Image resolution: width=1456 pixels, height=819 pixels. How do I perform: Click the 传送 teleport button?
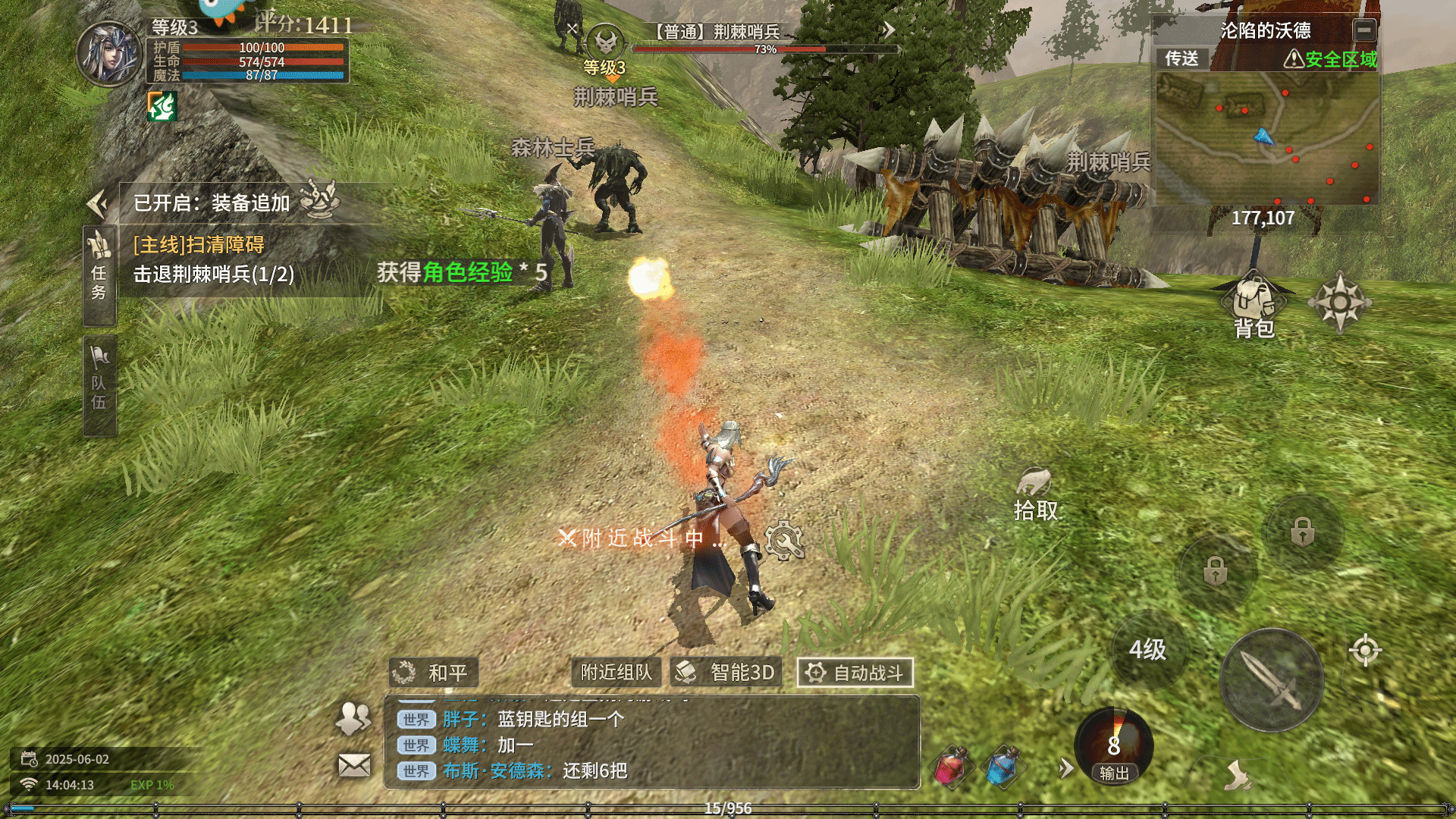[1181, 58]
